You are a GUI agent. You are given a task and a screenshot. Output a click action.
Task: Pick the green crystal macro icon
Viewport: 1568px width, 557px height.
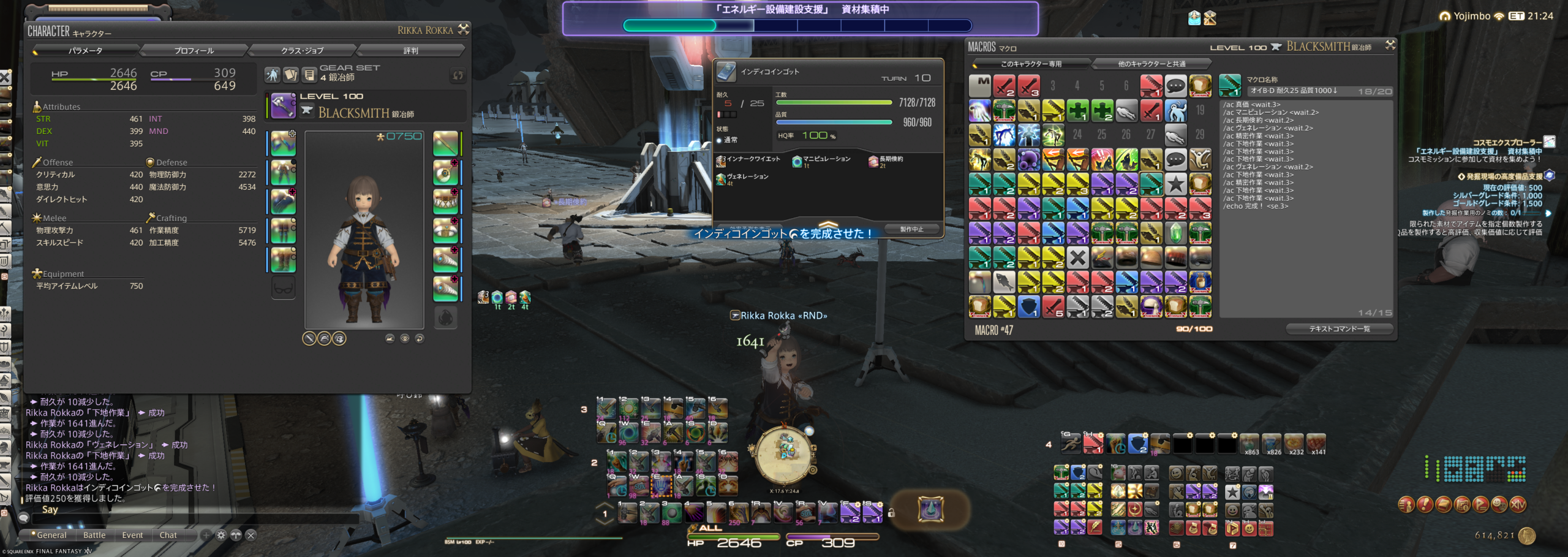1175,233
